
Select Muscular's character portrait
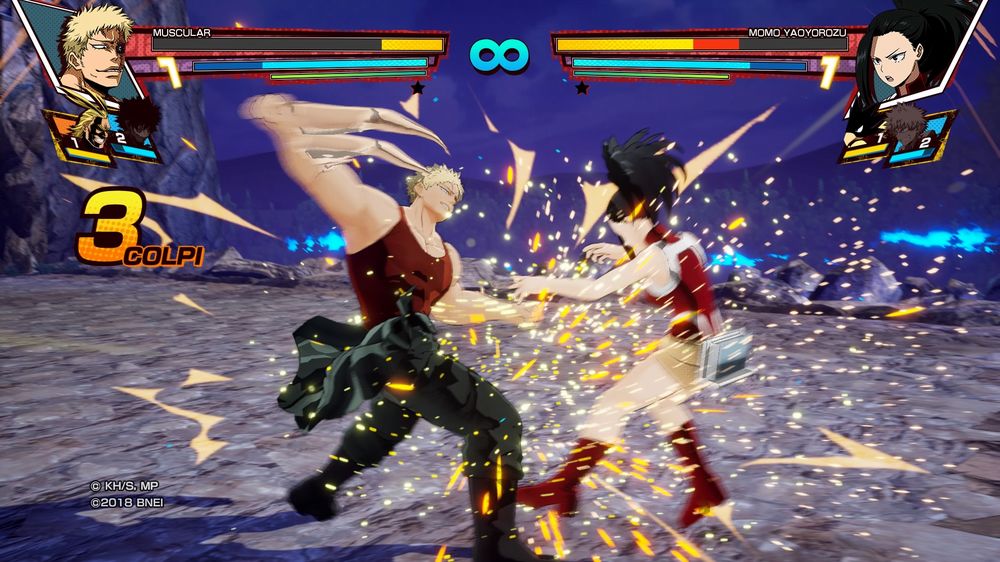(90, 50)
